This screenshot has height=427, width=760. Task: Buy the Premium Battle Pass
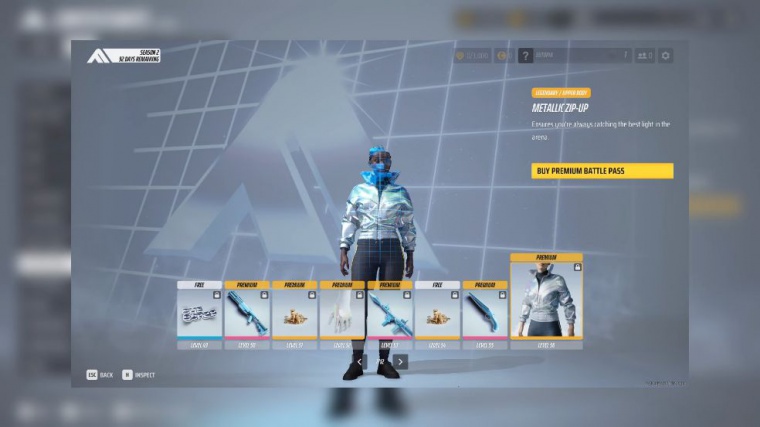(602, 171)
